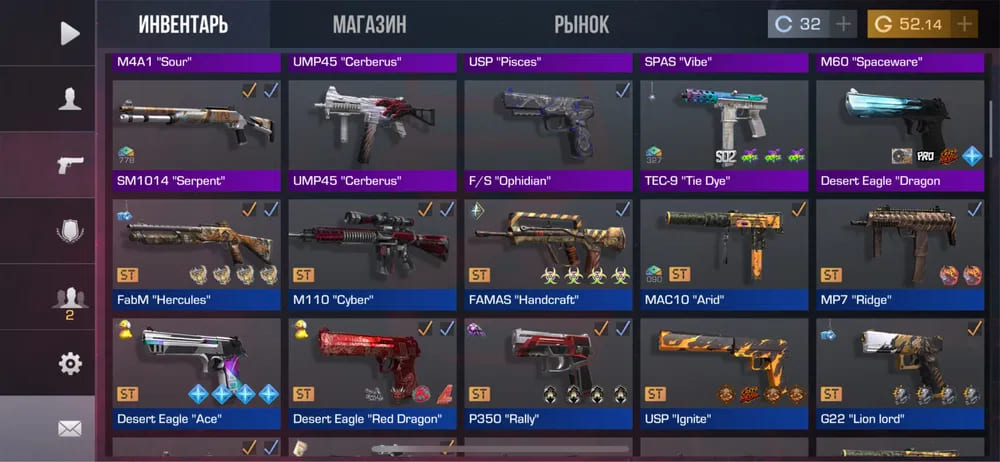Open the mail envelope icon
Viewport: 1000px width, 462px height.
[69, 428]
